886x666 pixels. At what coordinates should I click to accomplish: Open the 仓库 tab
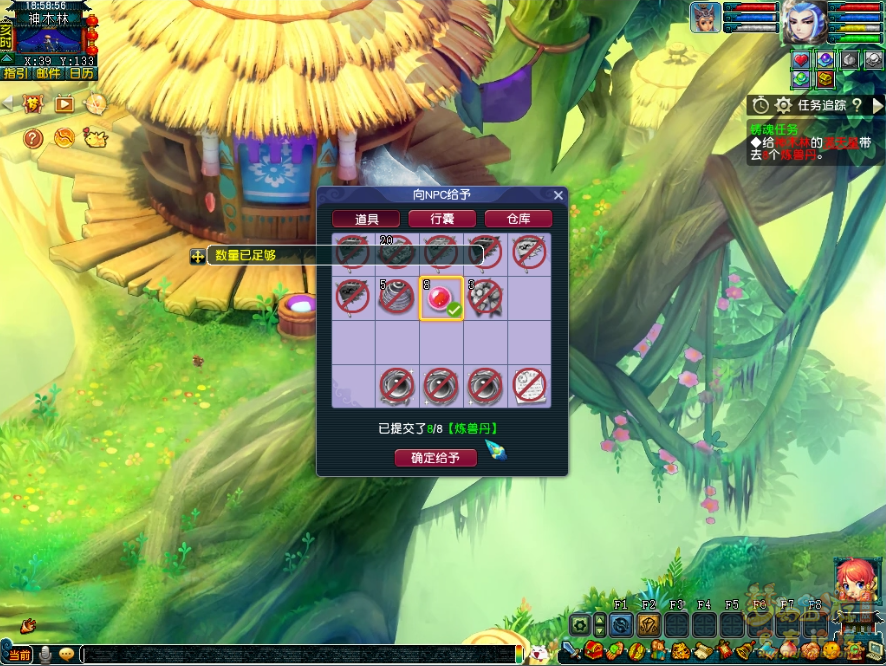click(518, 218)
